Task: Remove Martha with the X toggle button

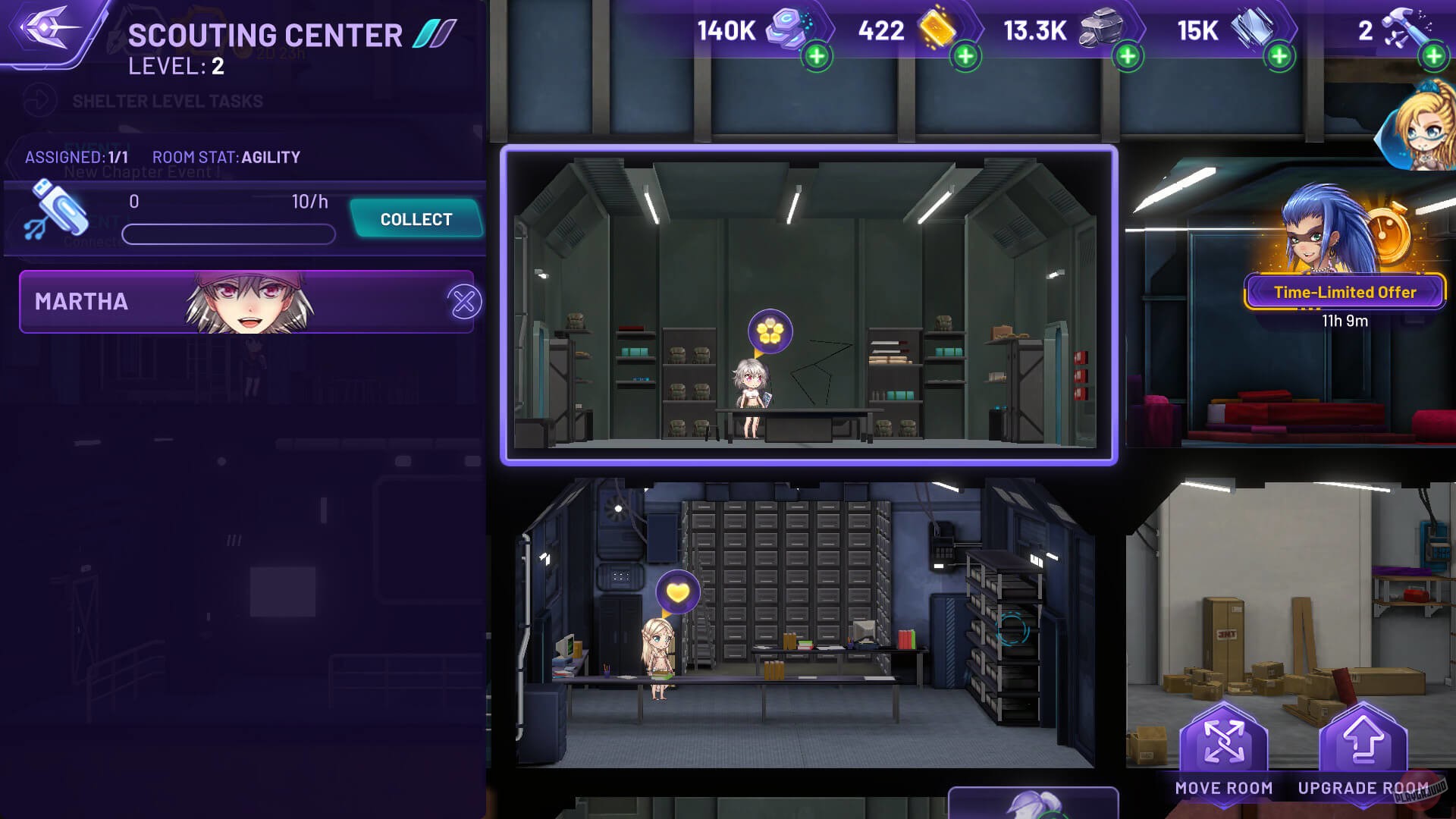Action: (463, 301)
